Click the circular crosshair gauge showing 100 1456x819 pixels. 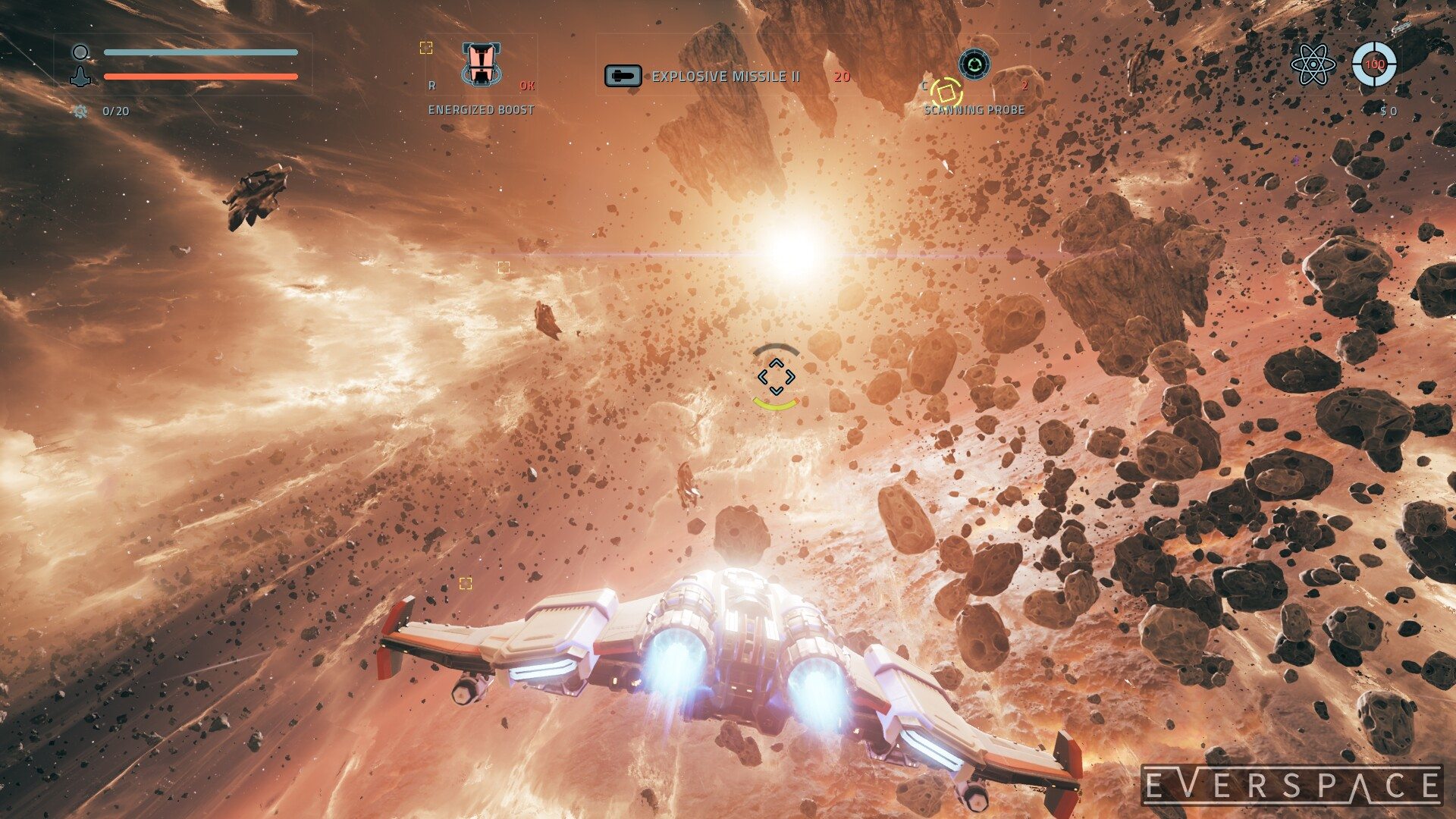tap(1374, 64)
